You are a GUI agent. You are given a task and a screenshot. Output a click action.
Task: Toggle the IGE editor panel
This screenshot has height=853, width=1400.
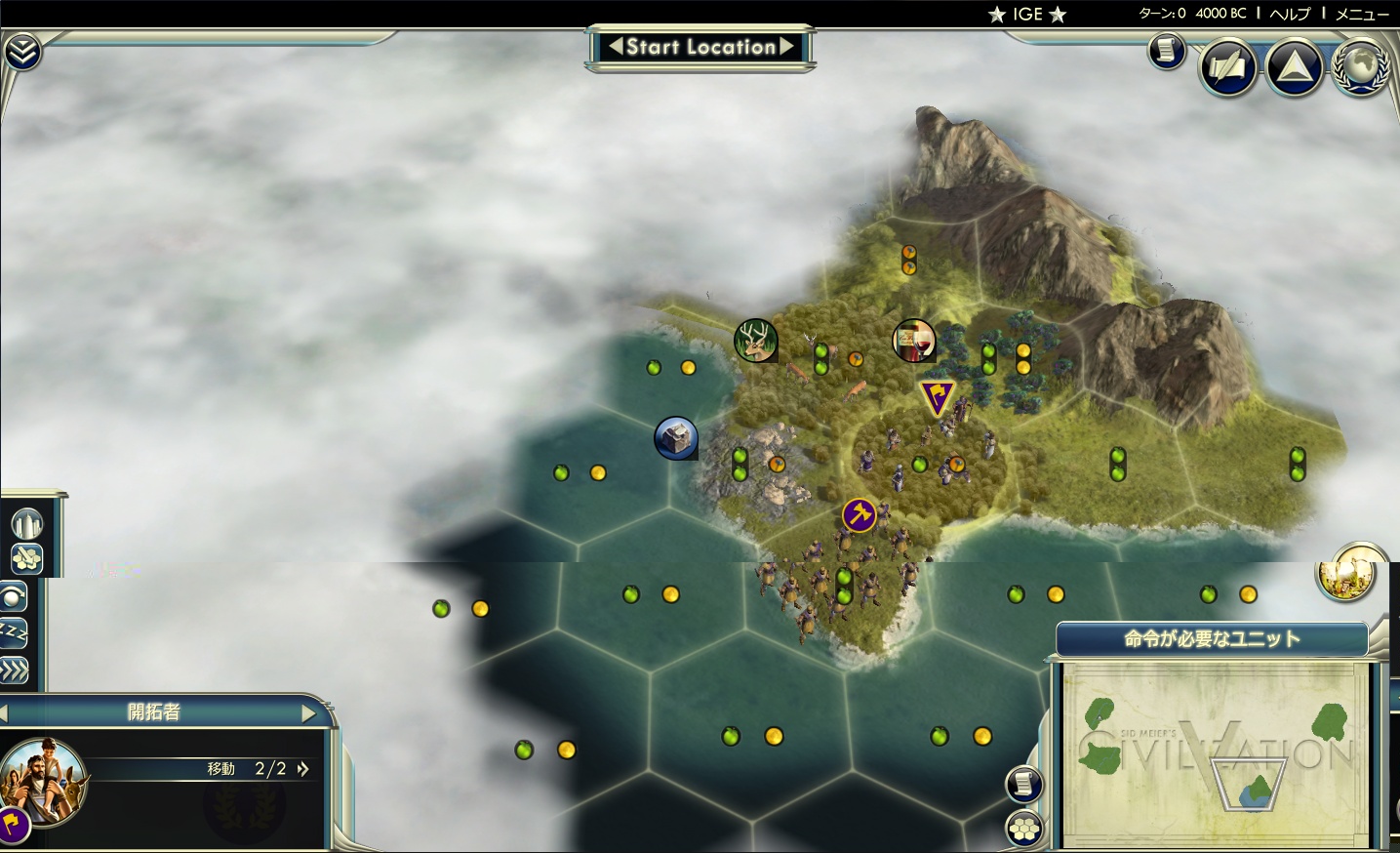click(x=1027, y=14)
